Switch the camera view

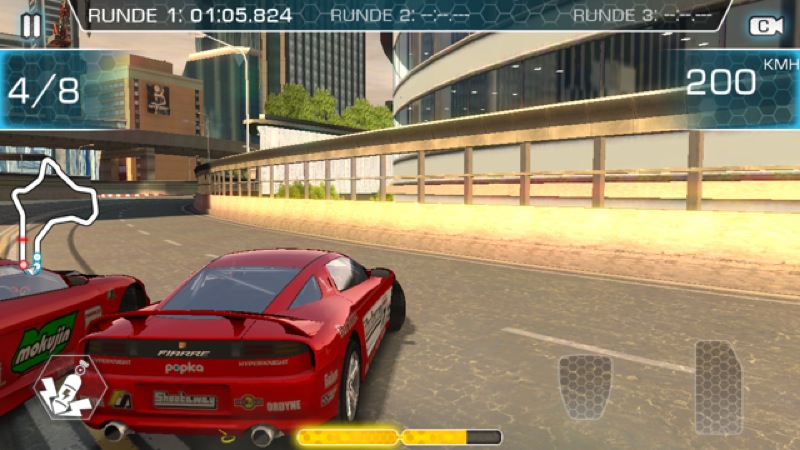tap(766, 26)
